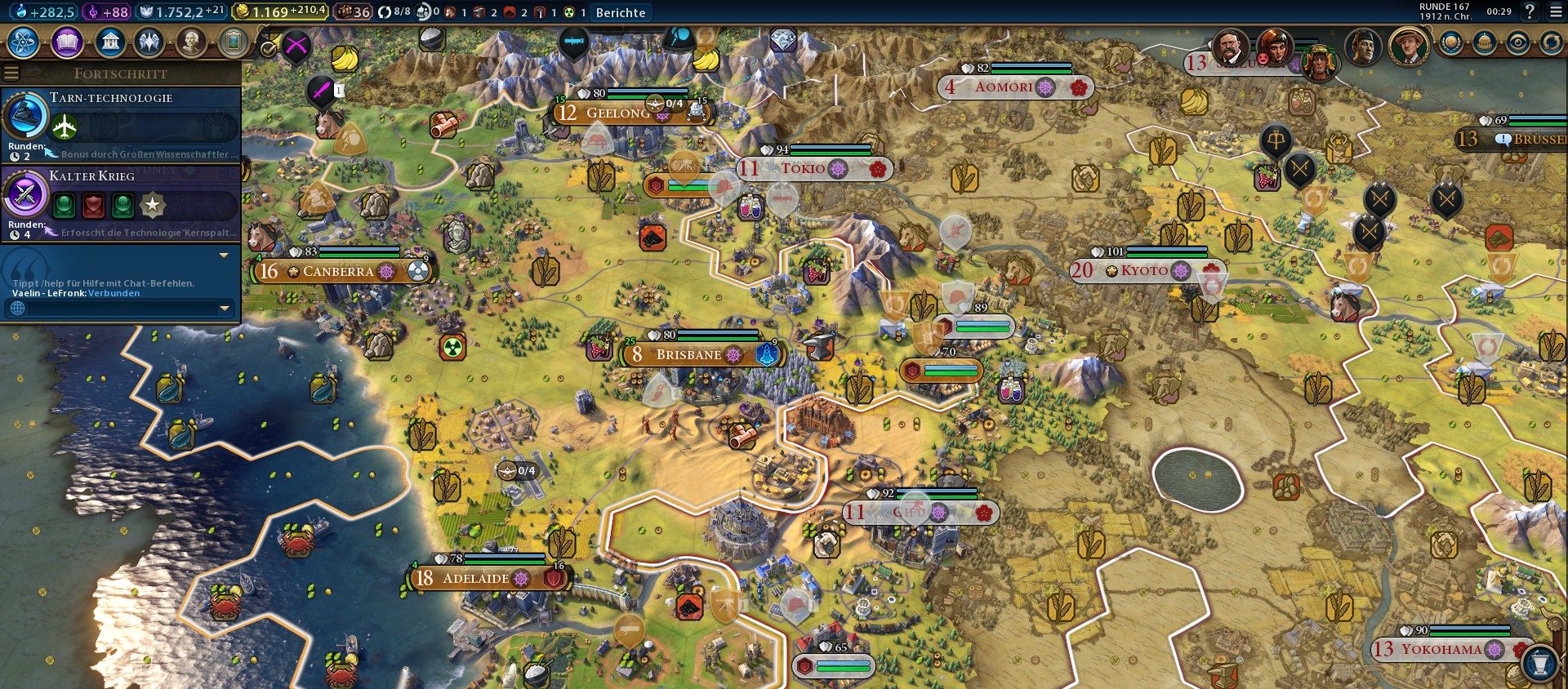
Task: Open the civics tree with the book icon
Action: tap(67, 42)
